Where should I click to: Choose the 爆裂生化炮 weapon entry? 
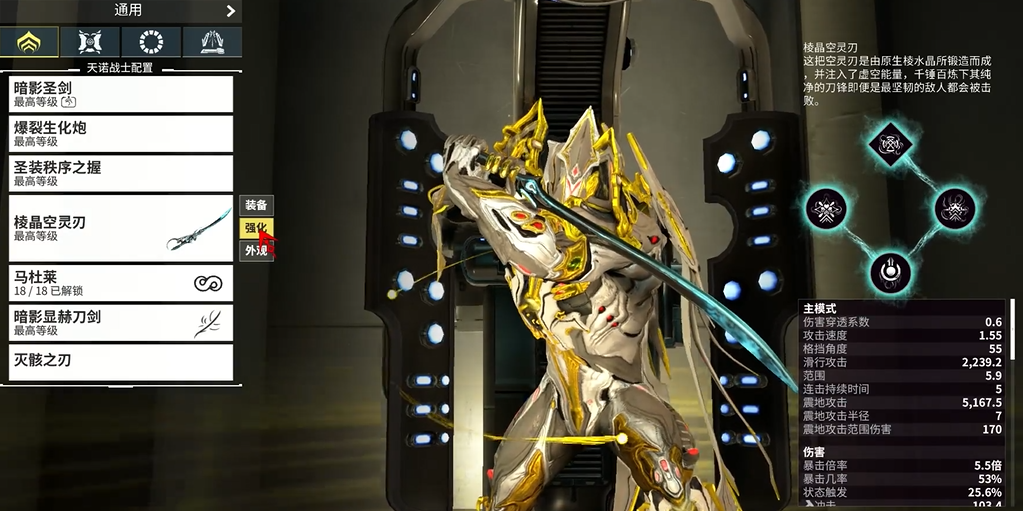121,134
